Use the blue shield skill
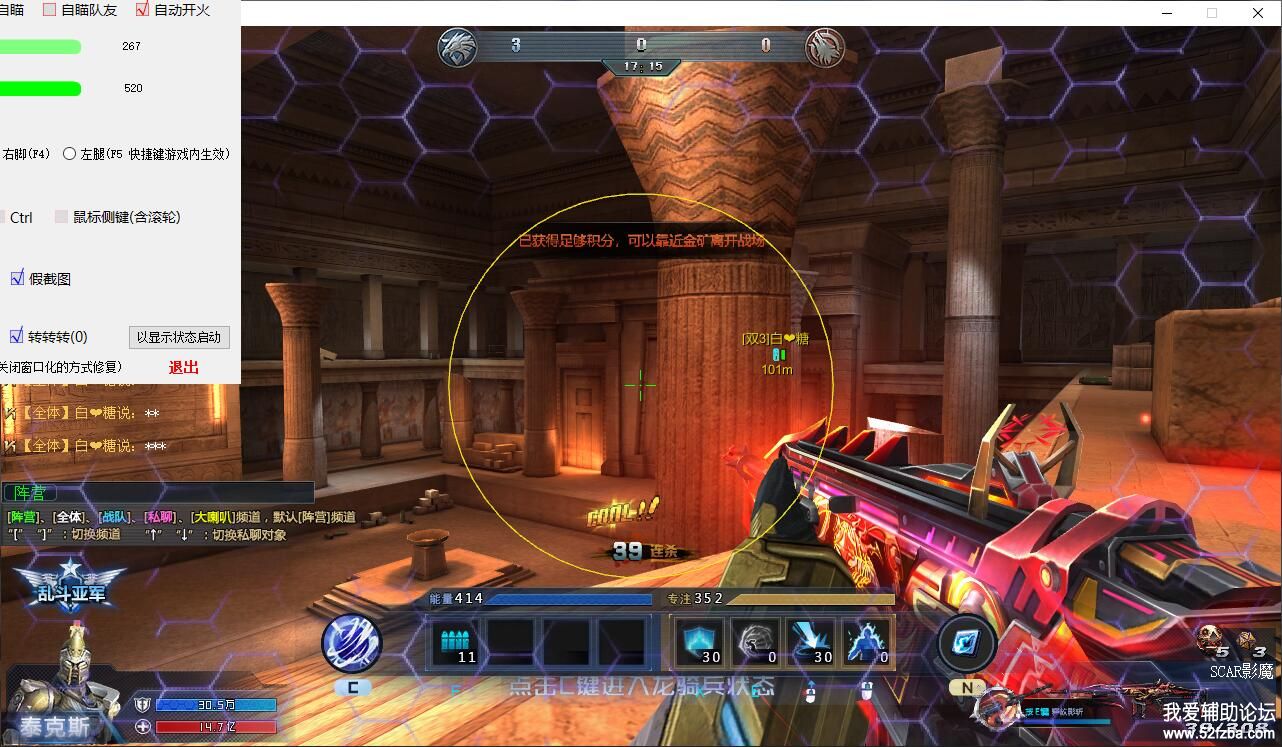The width and height of the screenshot is (1282, 747). click(699, 642)
